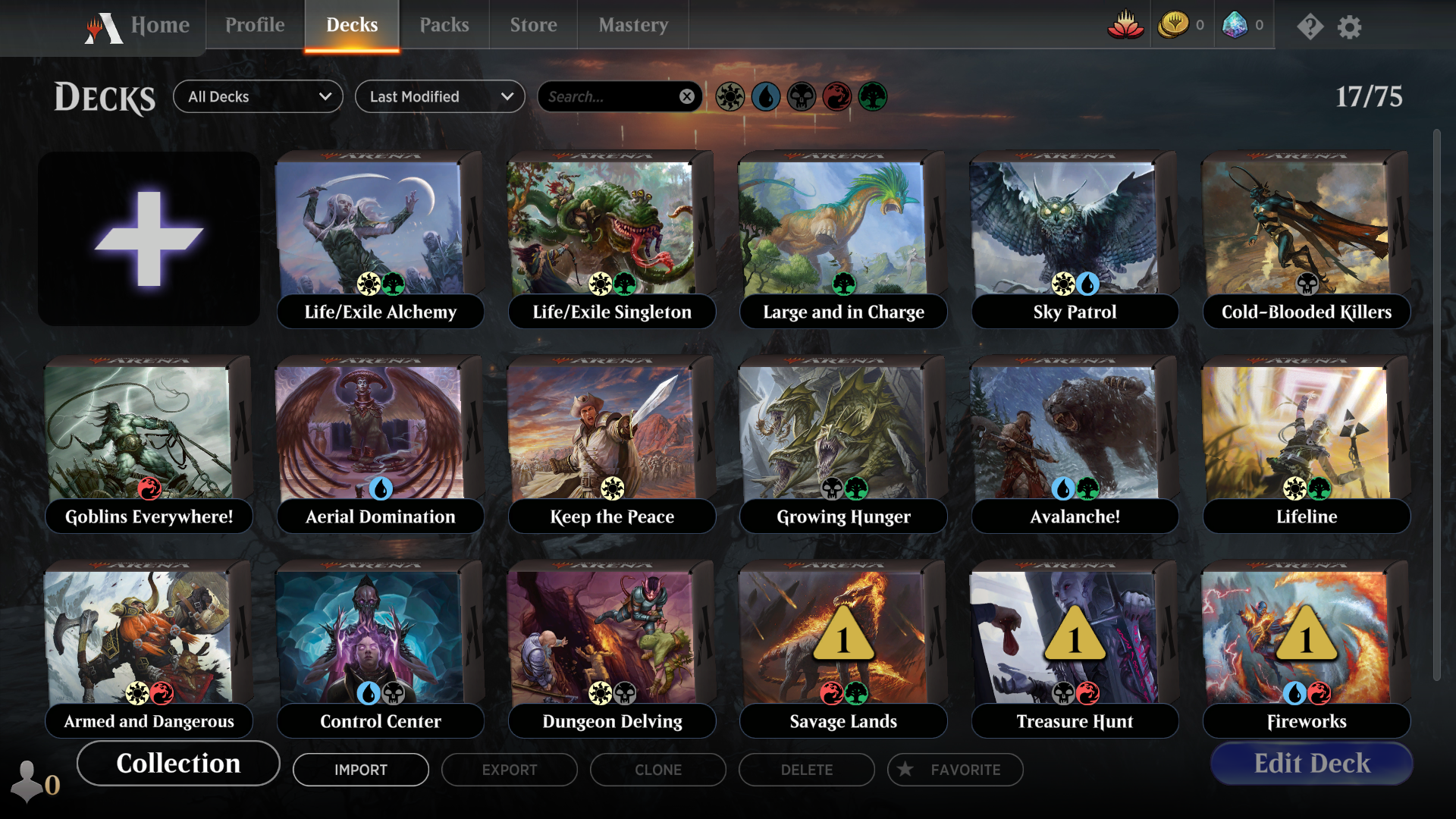Return to the Home screen

[159, 26]
